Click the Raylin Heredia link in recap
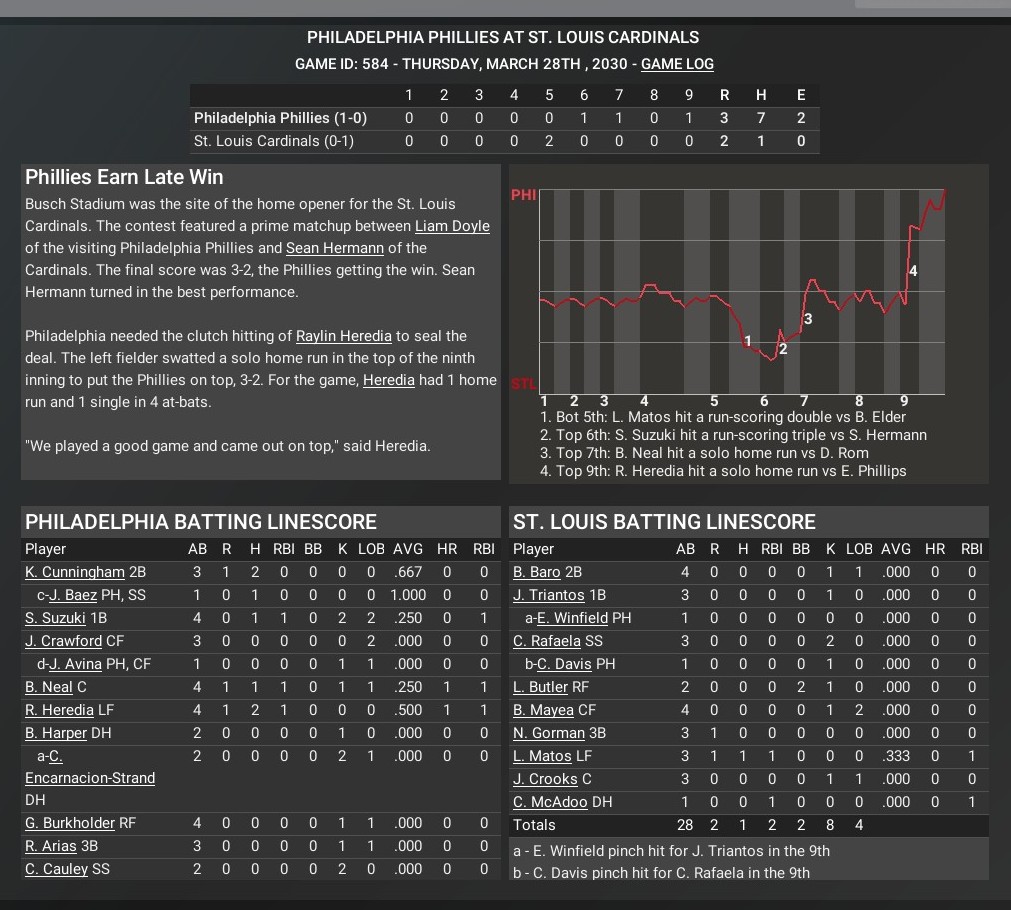 click(344, 336)
